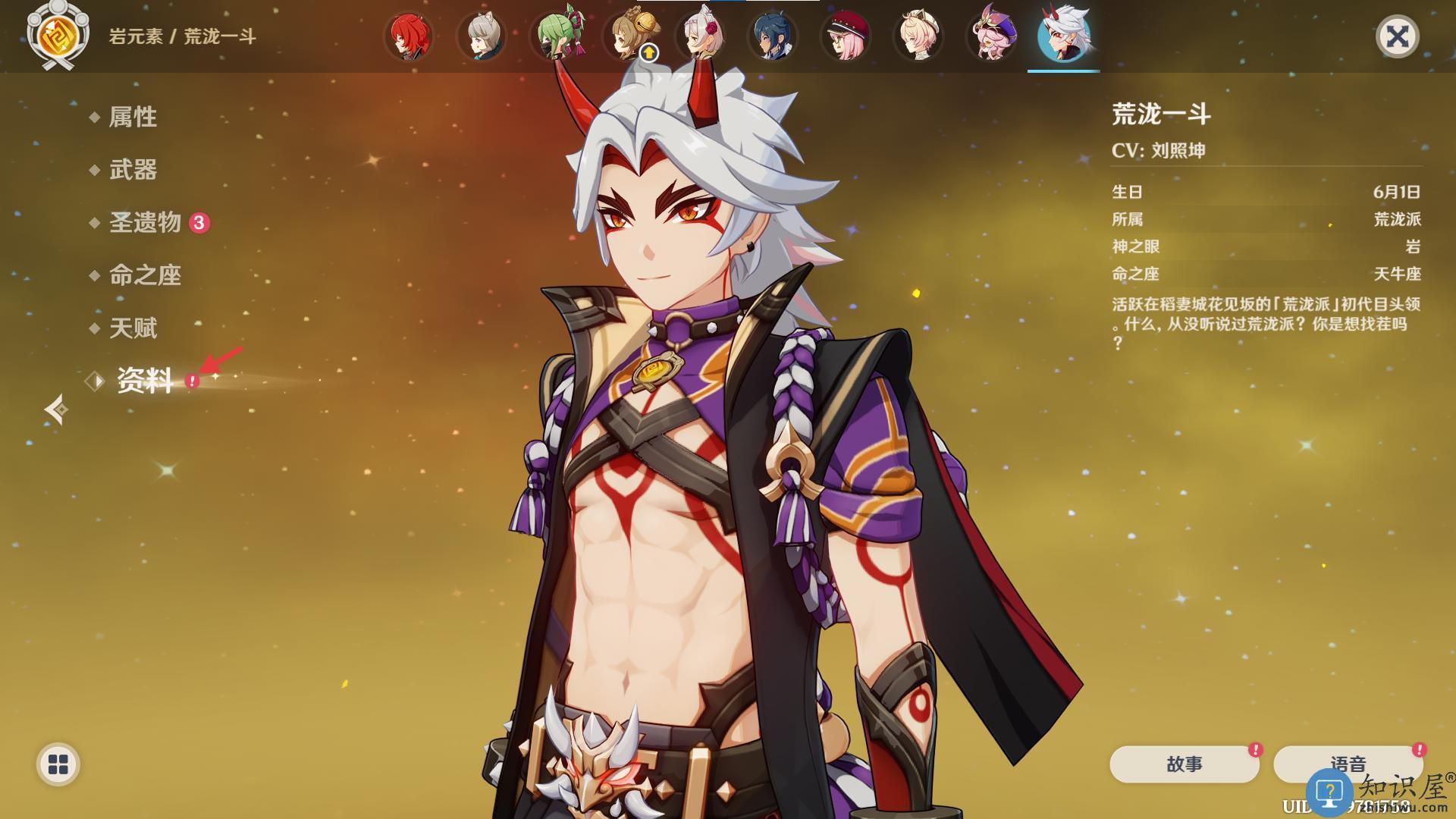Show the 天赋 talents menu entry
The width and height of the screenshot is (1456, 819).
coord(133,328)
